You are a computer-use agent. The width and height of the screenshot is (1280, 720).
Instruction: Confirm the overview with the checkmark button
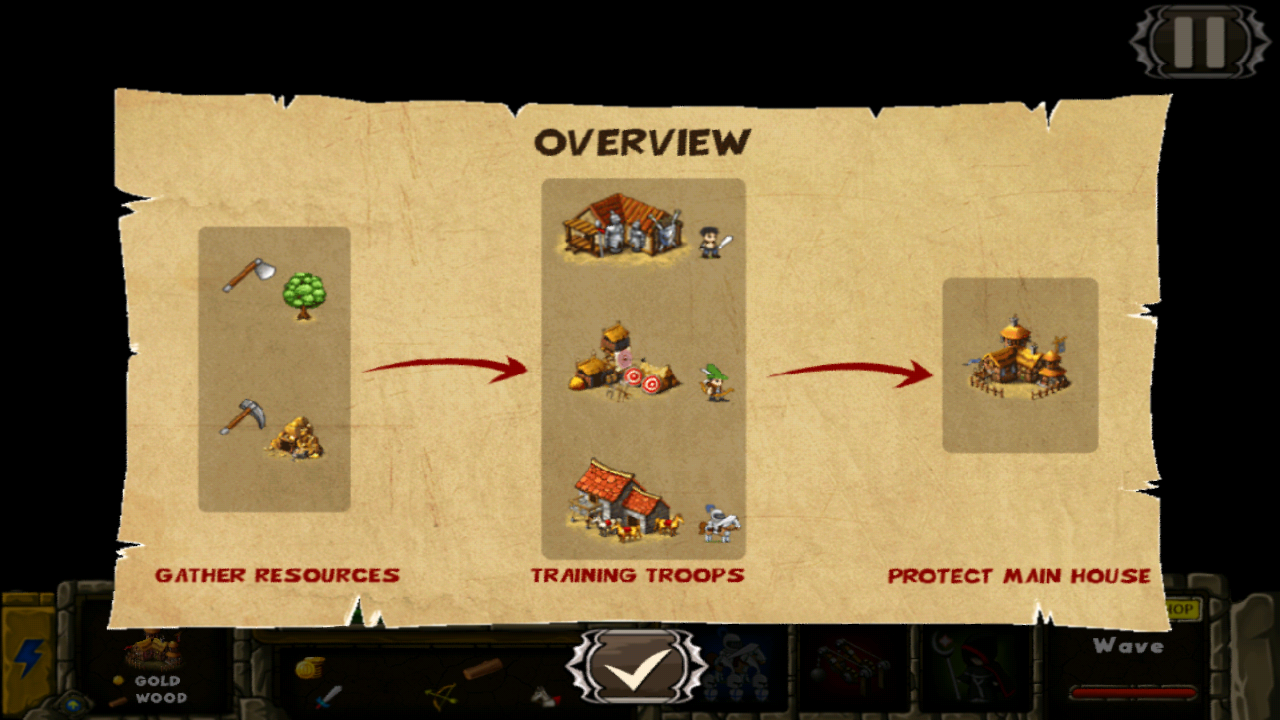[640, 668]
